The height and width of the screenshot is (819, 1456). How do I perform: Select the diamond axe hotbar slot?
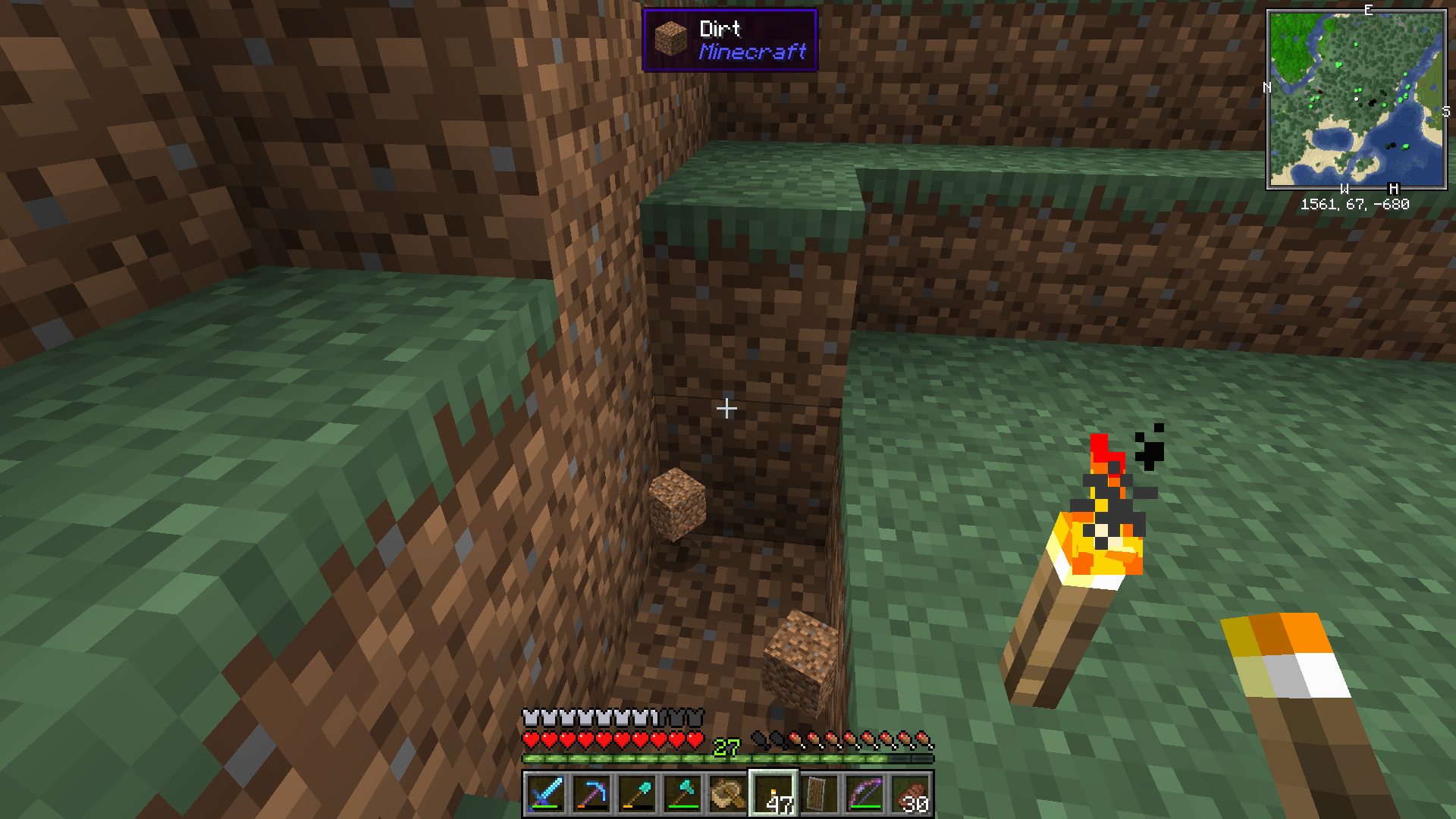click(x=682, y=794)
